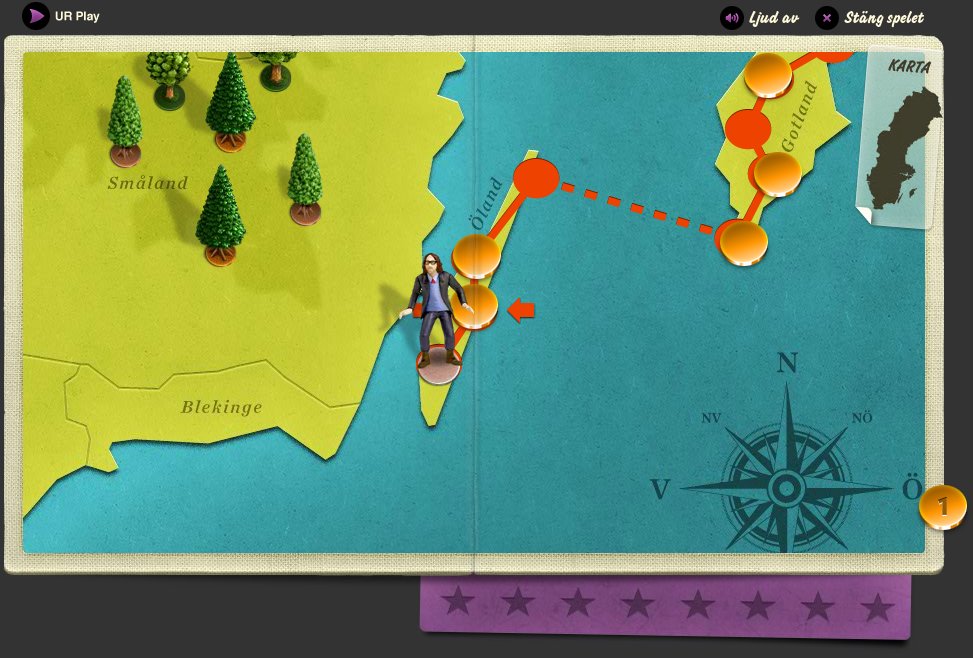Select the orange marker beside the red arrow
This screenshot has height=658, width=973.
pos(476,306)
